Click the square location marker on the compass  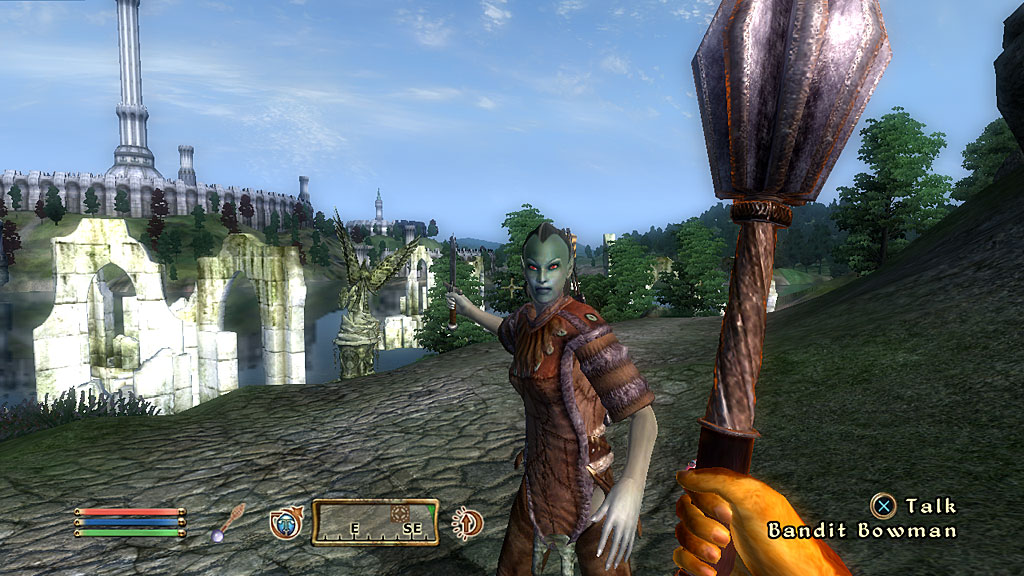click(x=400, y=512)
